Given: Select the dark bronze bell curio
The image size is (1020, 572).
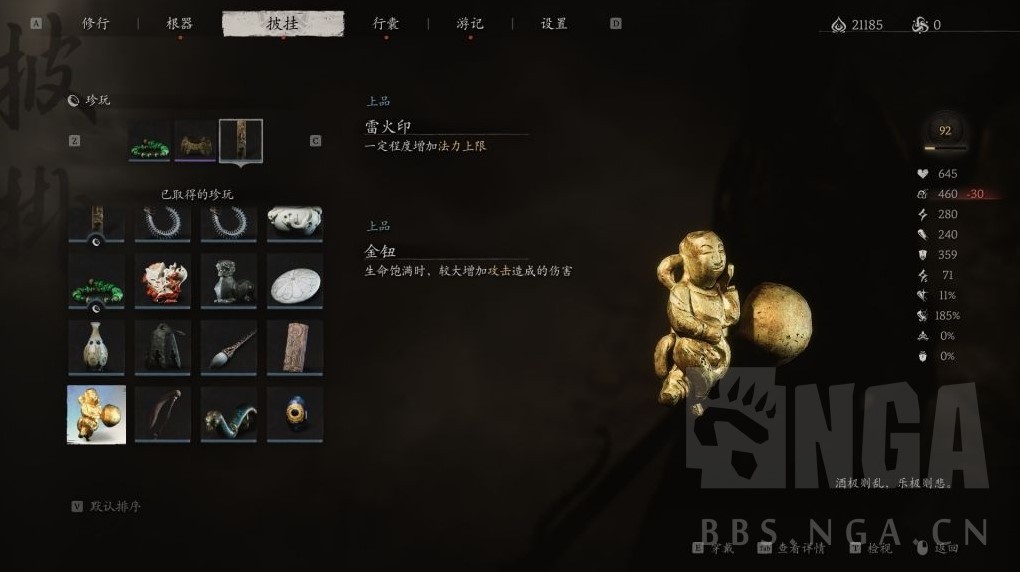Looking at the screenshot, I should tap(162, 346).
